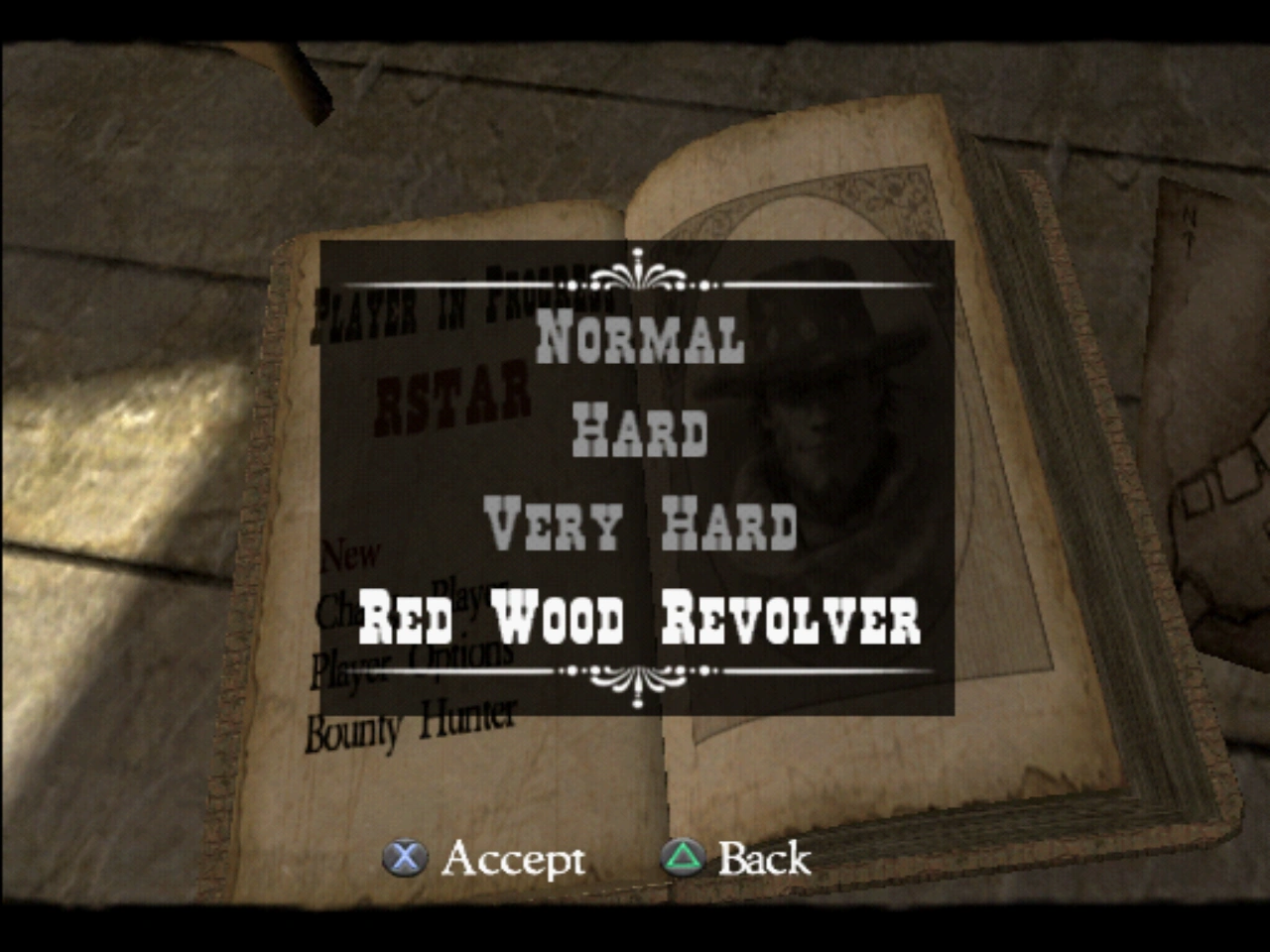Screen dimensions: 1270x952
Task: Open the Player Options menu entry
Action: [x=417, y=664]
